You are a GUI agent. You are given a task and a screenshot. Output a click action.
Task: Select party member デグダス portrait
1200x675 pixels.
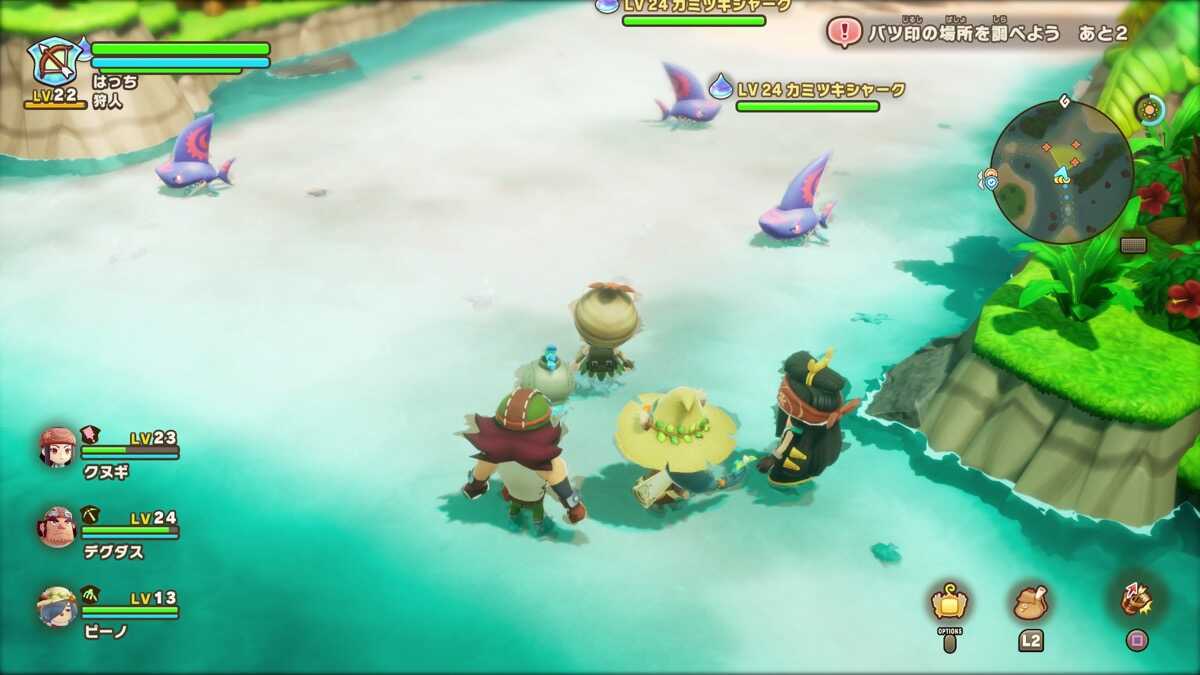[57, 527]
